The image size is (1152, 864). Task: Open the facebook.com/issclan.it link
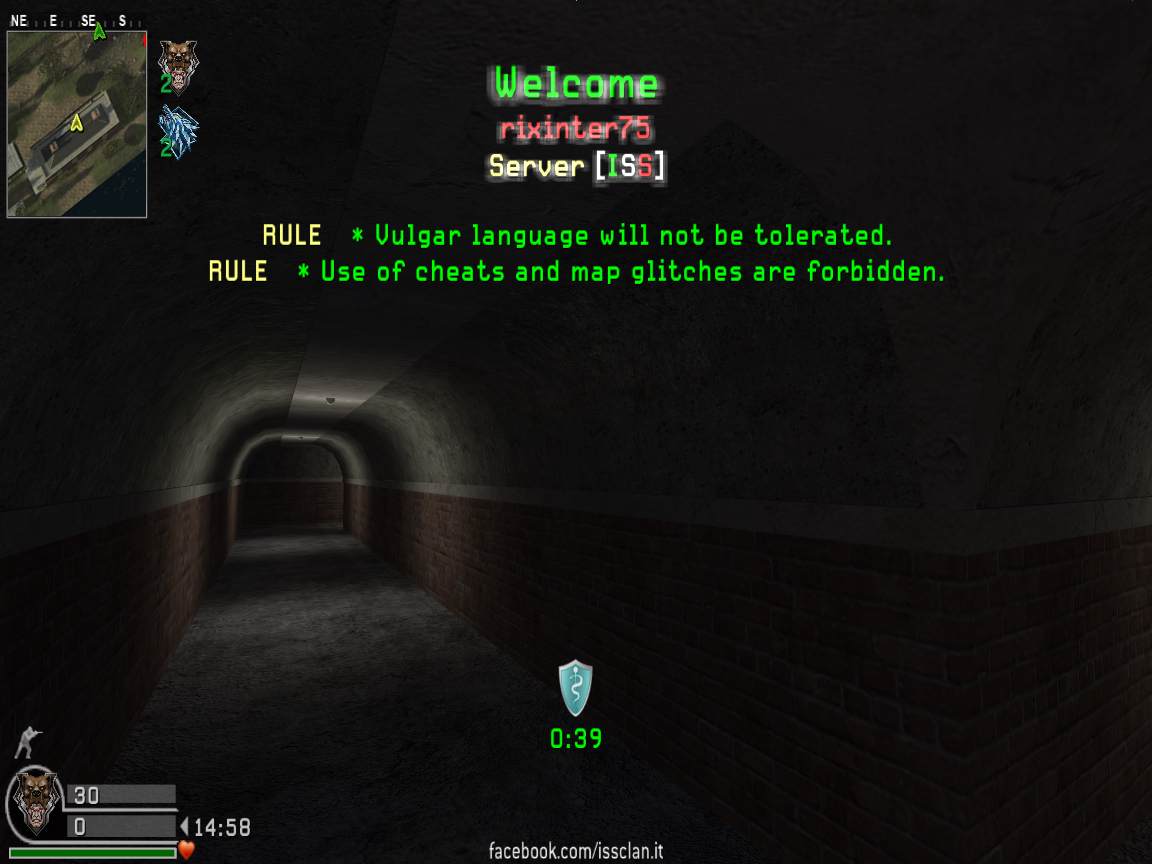(575, 852)
